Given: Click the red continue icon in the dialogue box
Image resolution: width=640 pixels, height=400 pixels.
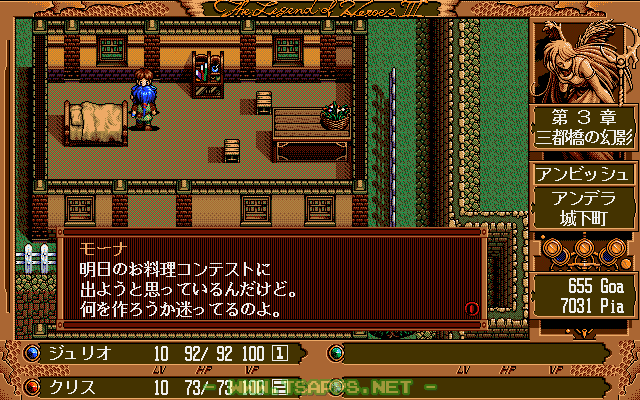Looking at the screenshot, I should (471, 309).
